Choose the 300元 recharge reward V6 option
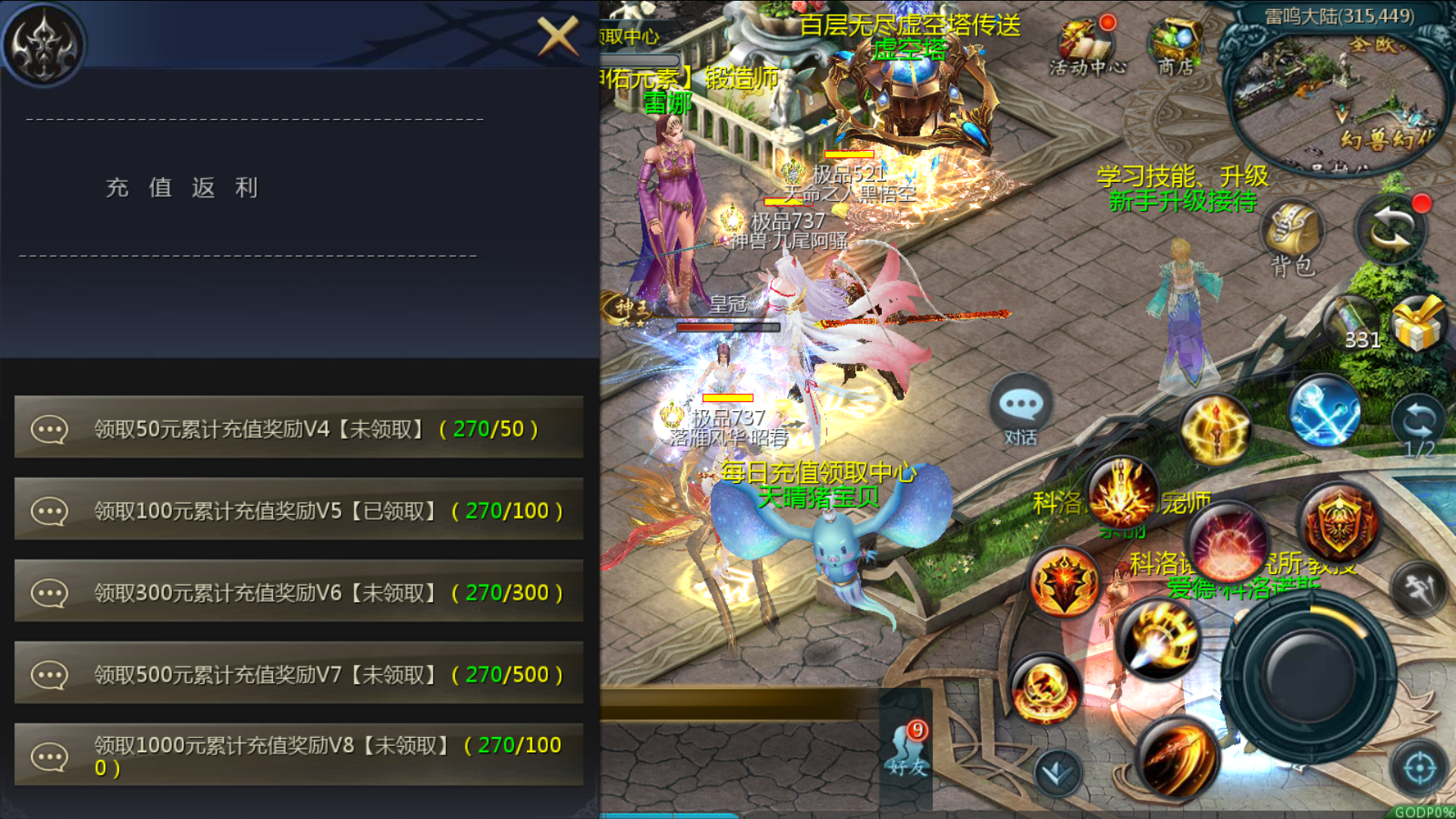 tap(299, 592)
